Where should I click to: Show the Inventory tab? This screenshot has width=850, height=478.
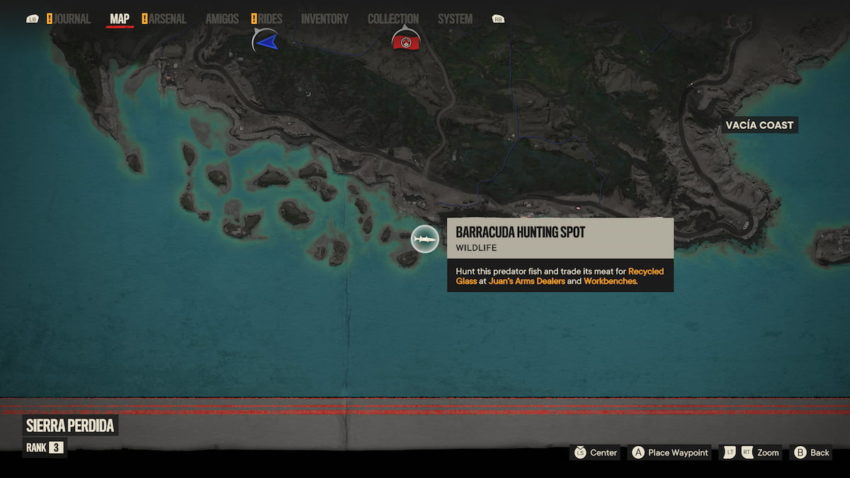(x=324, y=19)
